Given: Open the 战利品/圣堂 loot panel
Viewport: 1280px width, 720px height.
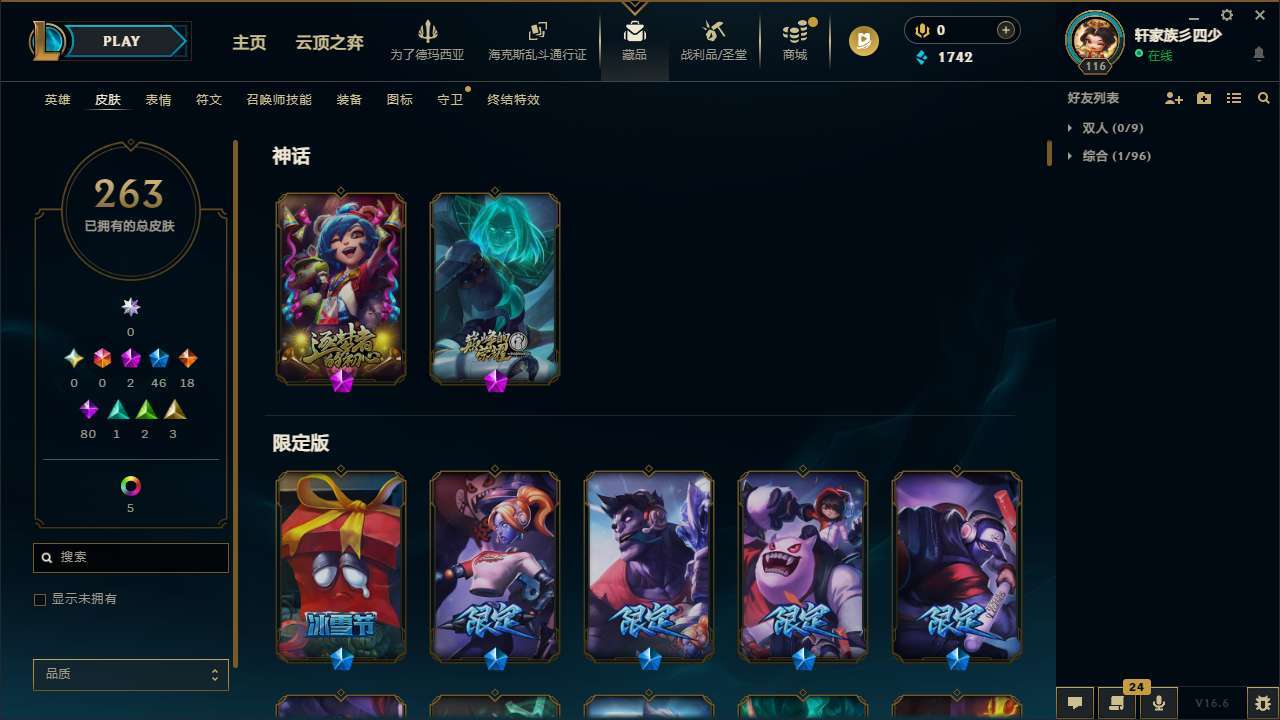Looking at the screenshot, I should coord(713,42).
